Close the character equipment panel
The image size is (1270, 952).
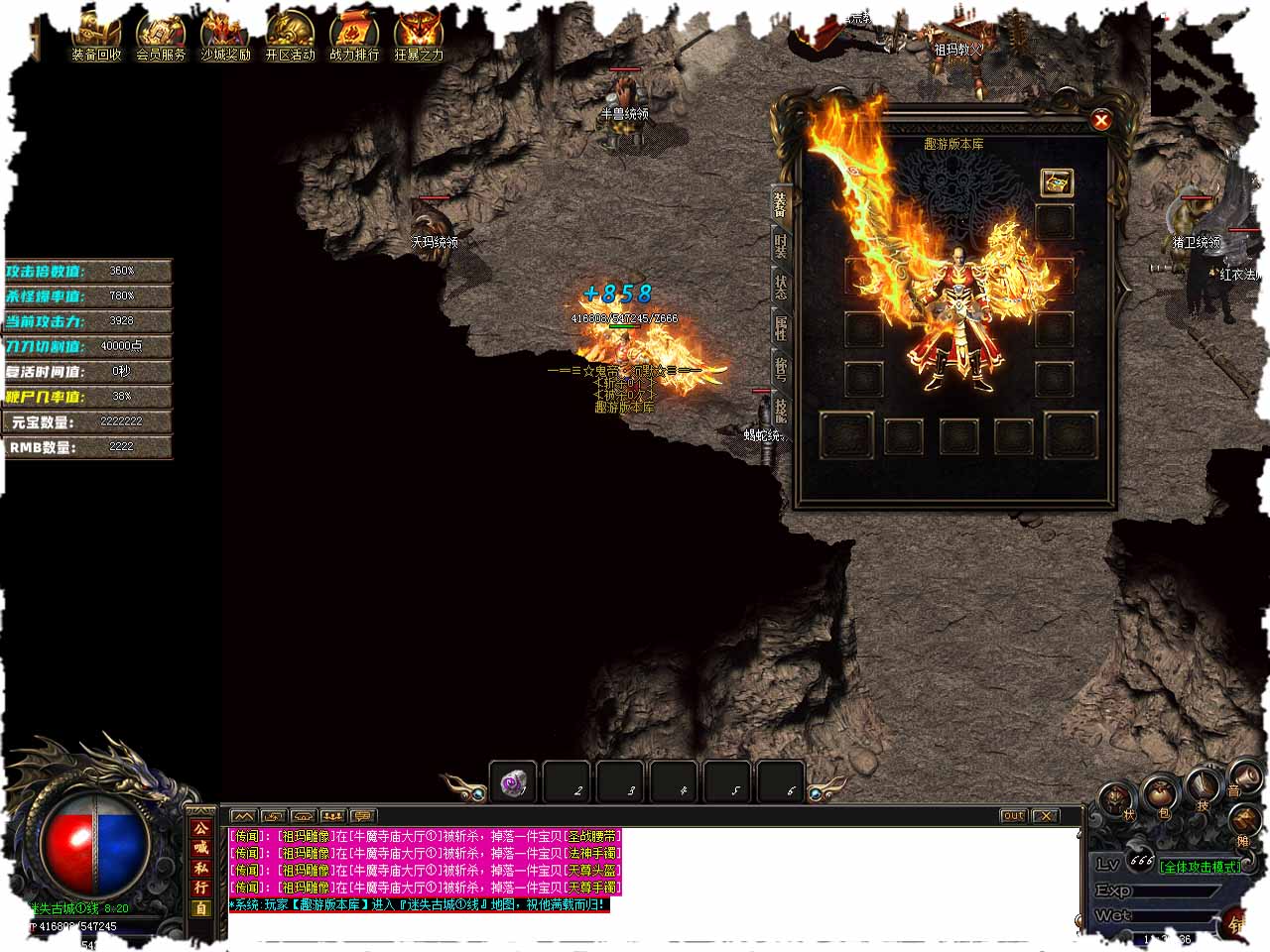click(x=1100, y=120)
